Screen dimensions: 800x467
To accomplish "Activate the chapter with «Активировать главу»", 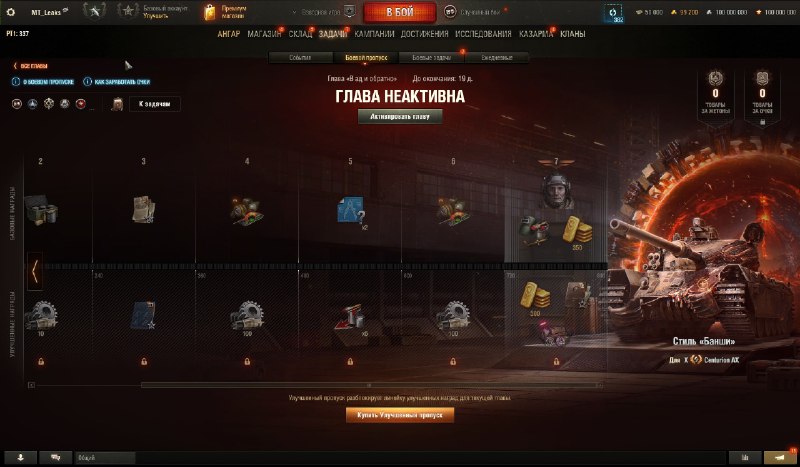I will click(x=400, y=116).
